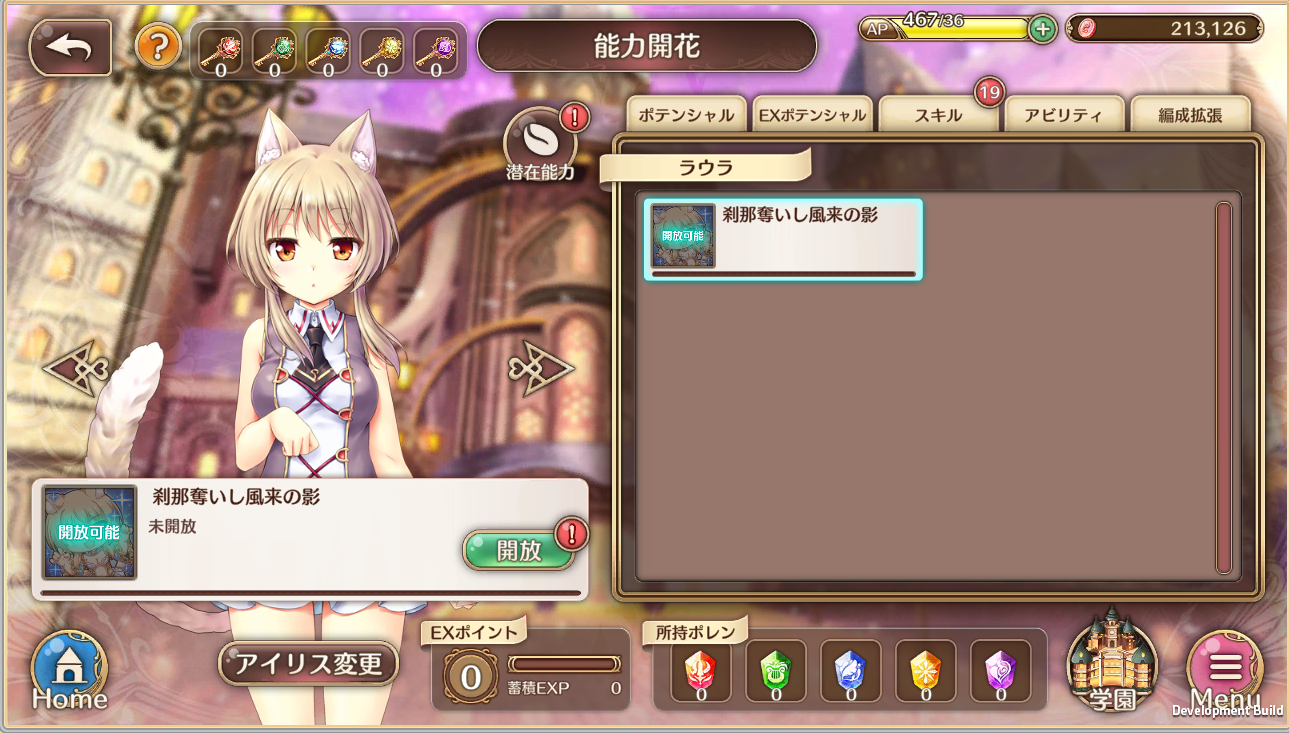Open the アイリス変更 button
This screenshot has width=1289, height=733.
tap(308, 663)
